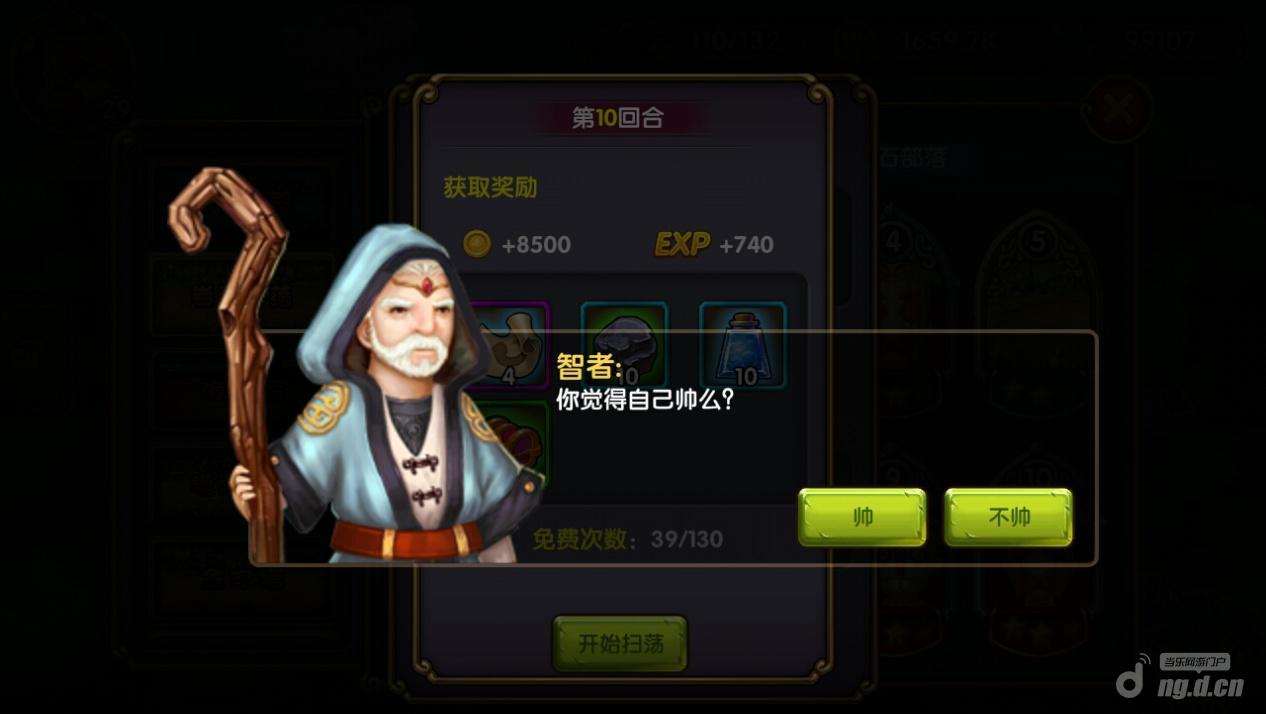1266x714 pixels.
Task: Start sweeping with 开始扫荡 button
Action: click(620, 643)
